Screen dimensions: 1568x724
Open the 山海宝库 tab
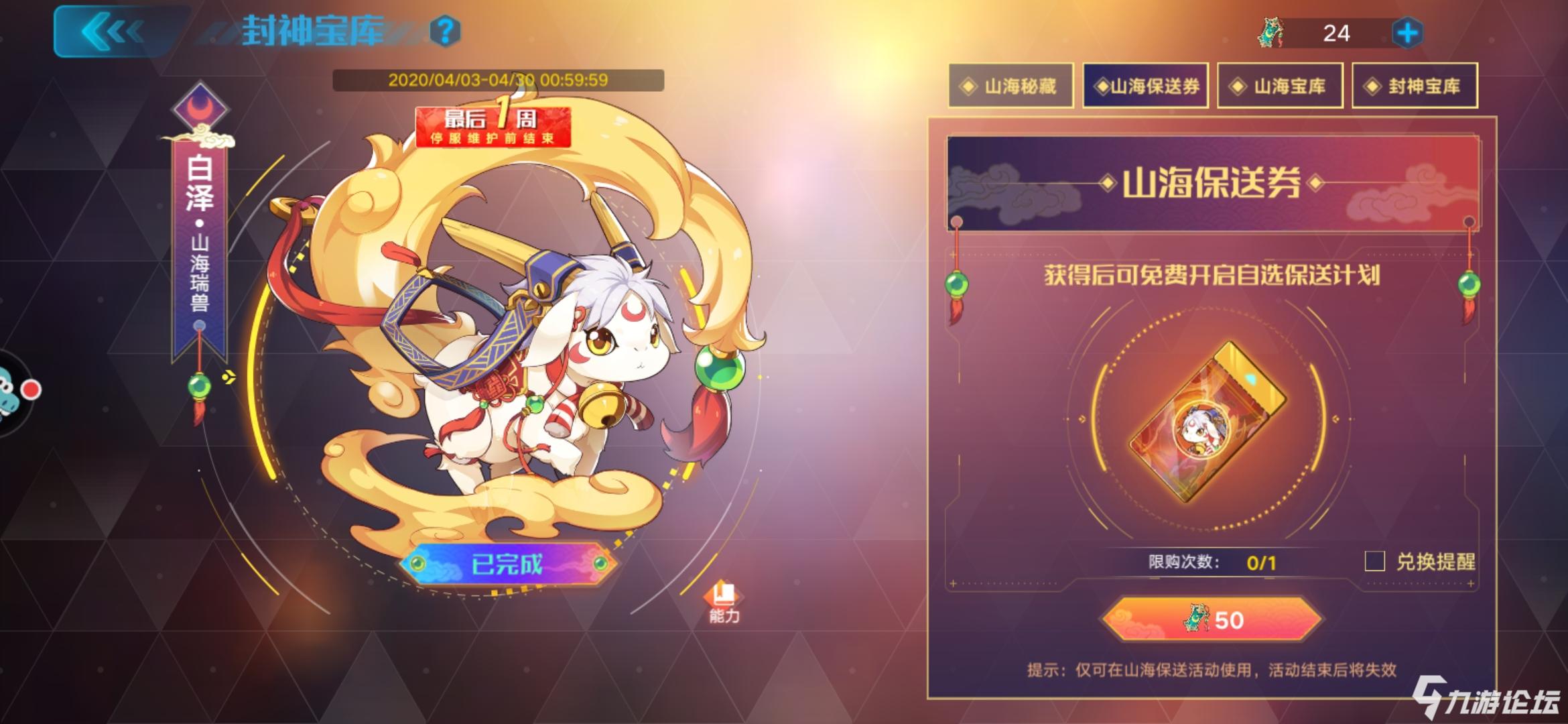[1281, 86]
